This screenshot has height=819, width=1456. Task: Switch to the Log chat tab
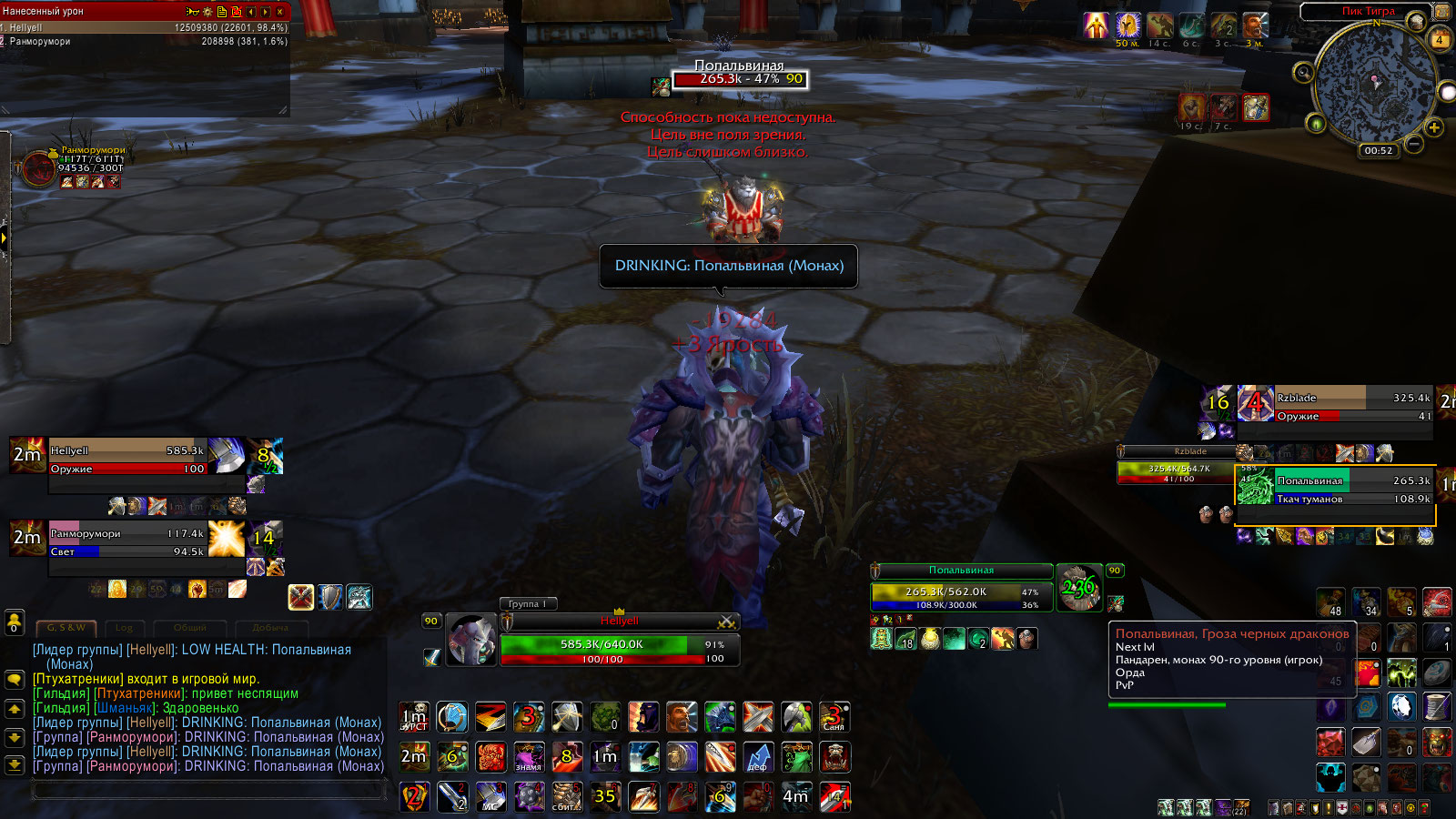[x=124, y=628]
